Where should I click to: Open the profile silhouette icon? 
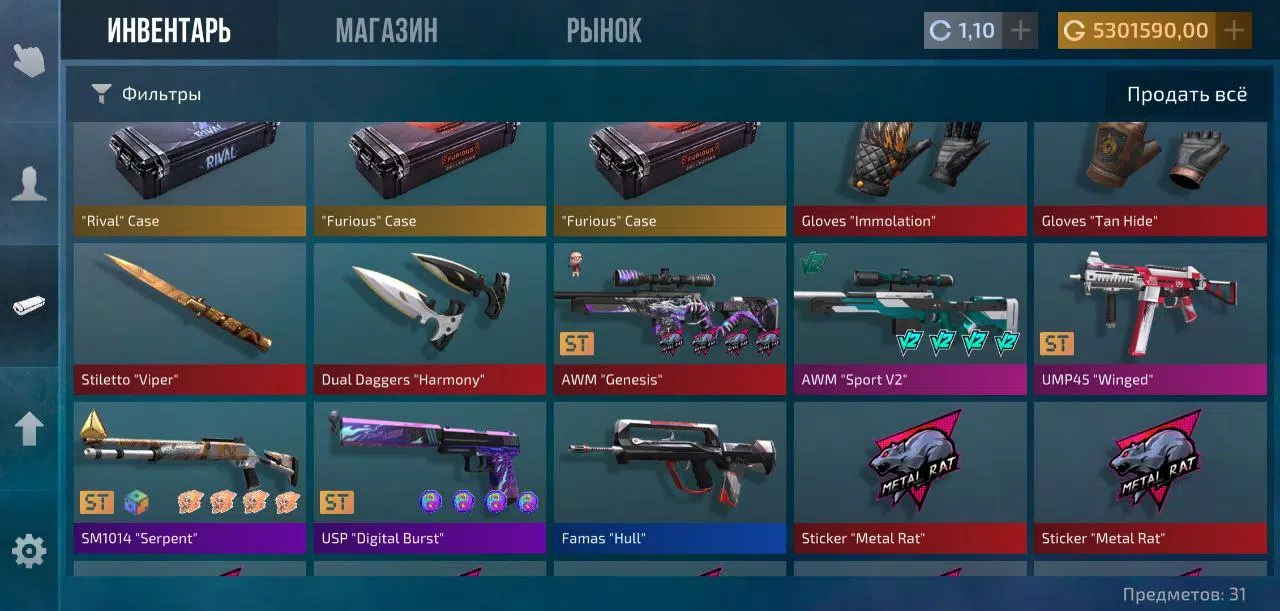click(29, 183)
